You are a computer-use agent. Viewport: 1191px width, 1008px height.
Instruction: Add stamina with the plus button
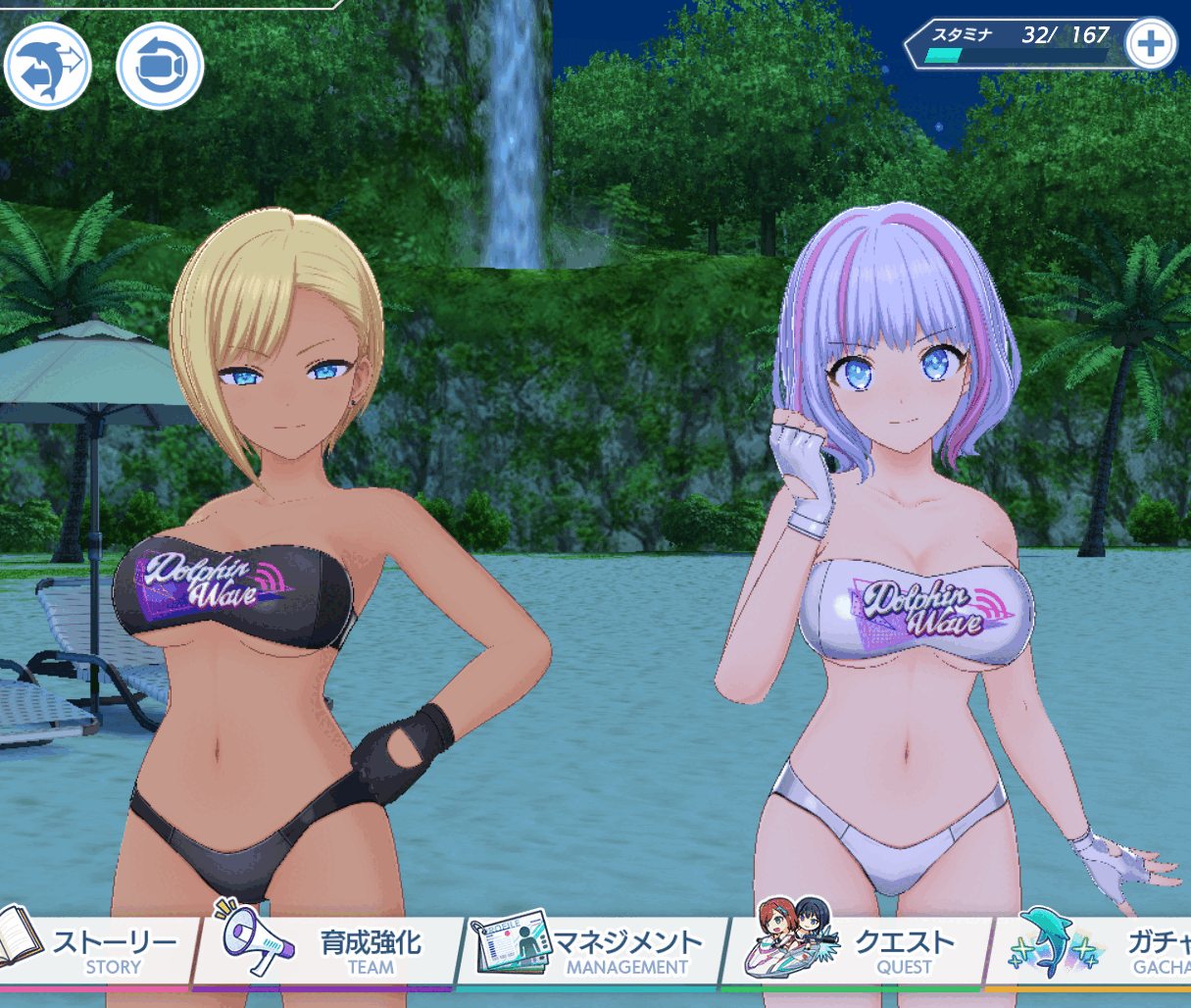(1150, 44)
